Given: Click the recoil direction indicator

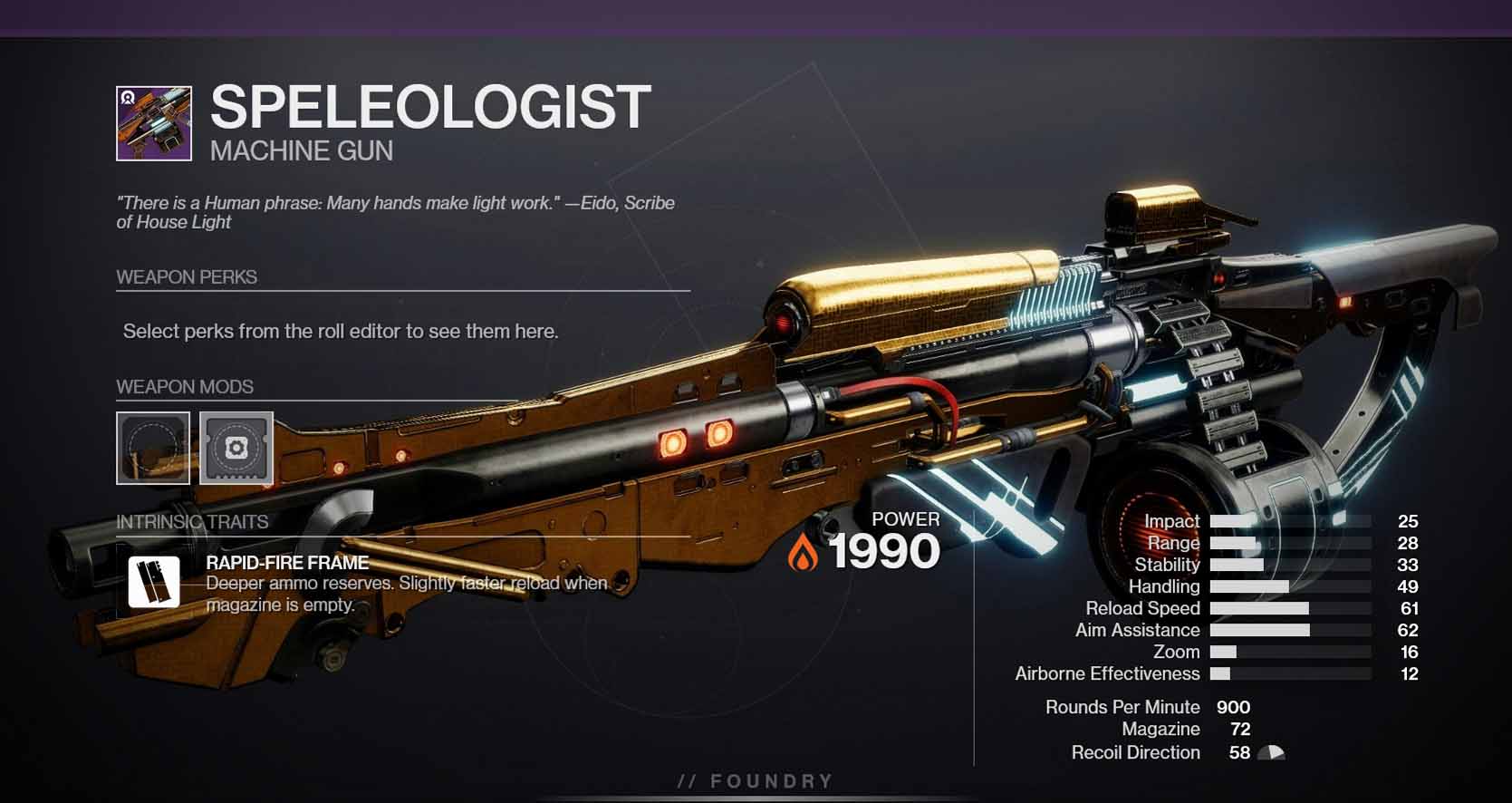Looking at the screenshot, I should tap(1271, 752).
